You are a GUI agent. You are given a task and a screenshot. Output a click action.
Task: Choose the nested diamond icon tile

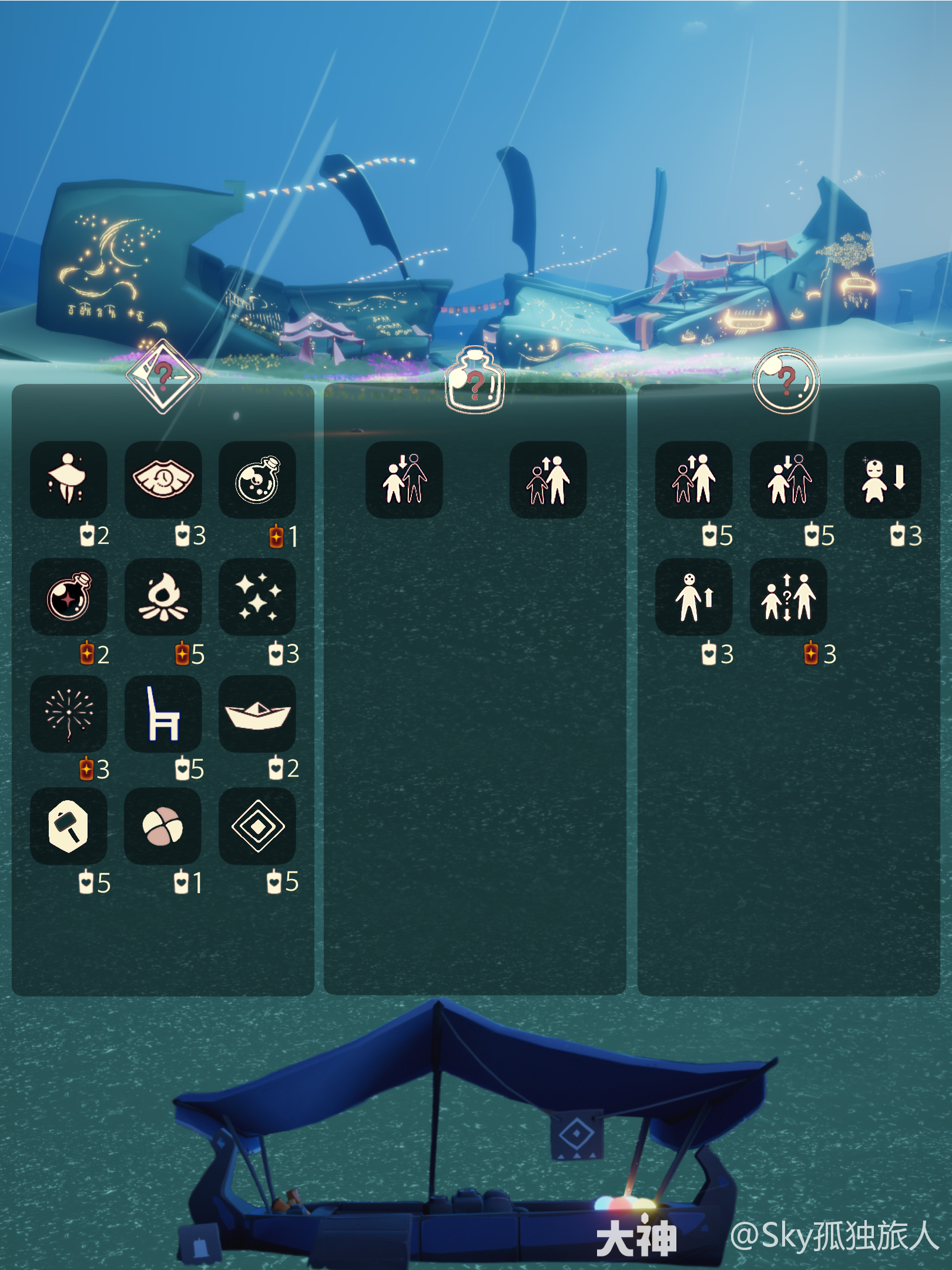(257, 826)
